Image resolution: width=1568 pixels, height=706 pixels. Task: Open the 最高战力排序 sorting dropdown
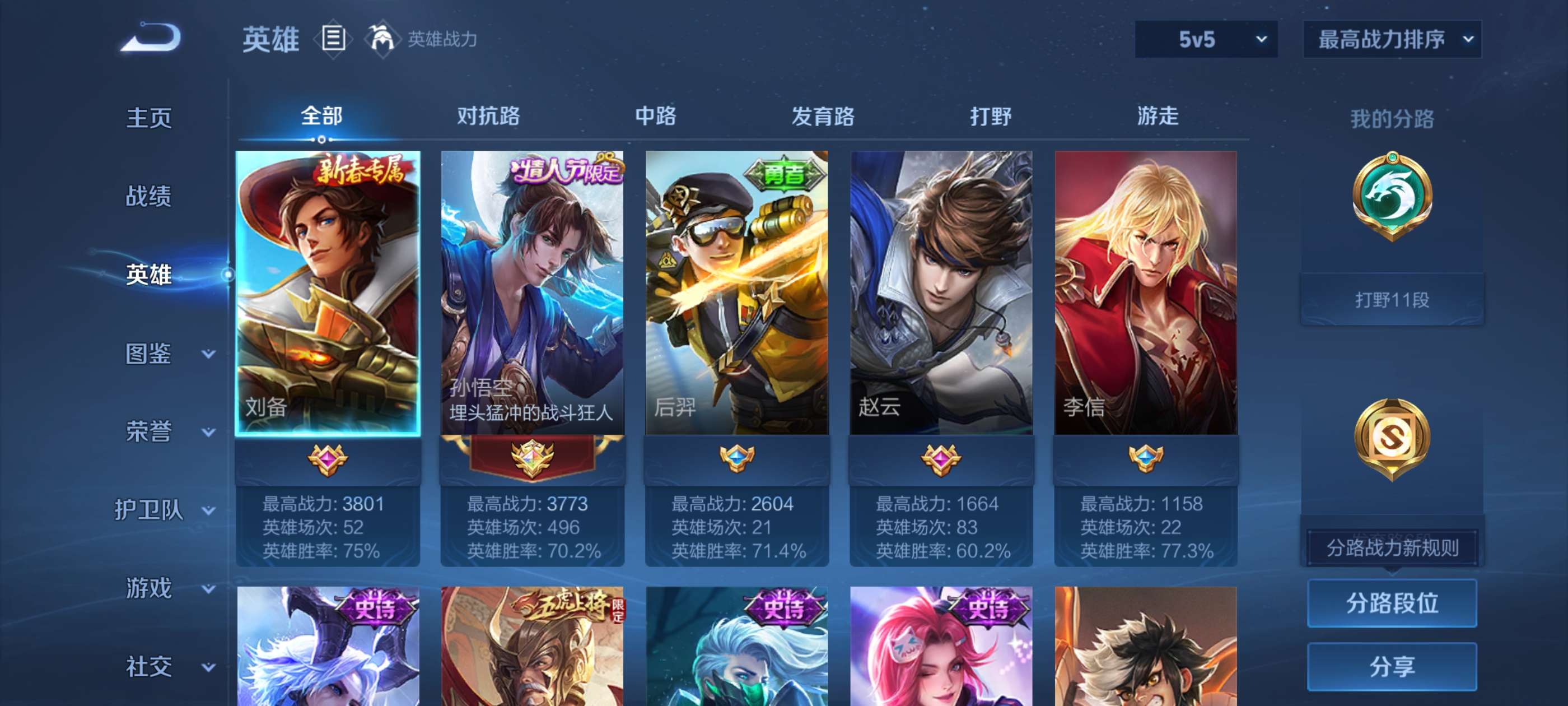click(1392, 38)
